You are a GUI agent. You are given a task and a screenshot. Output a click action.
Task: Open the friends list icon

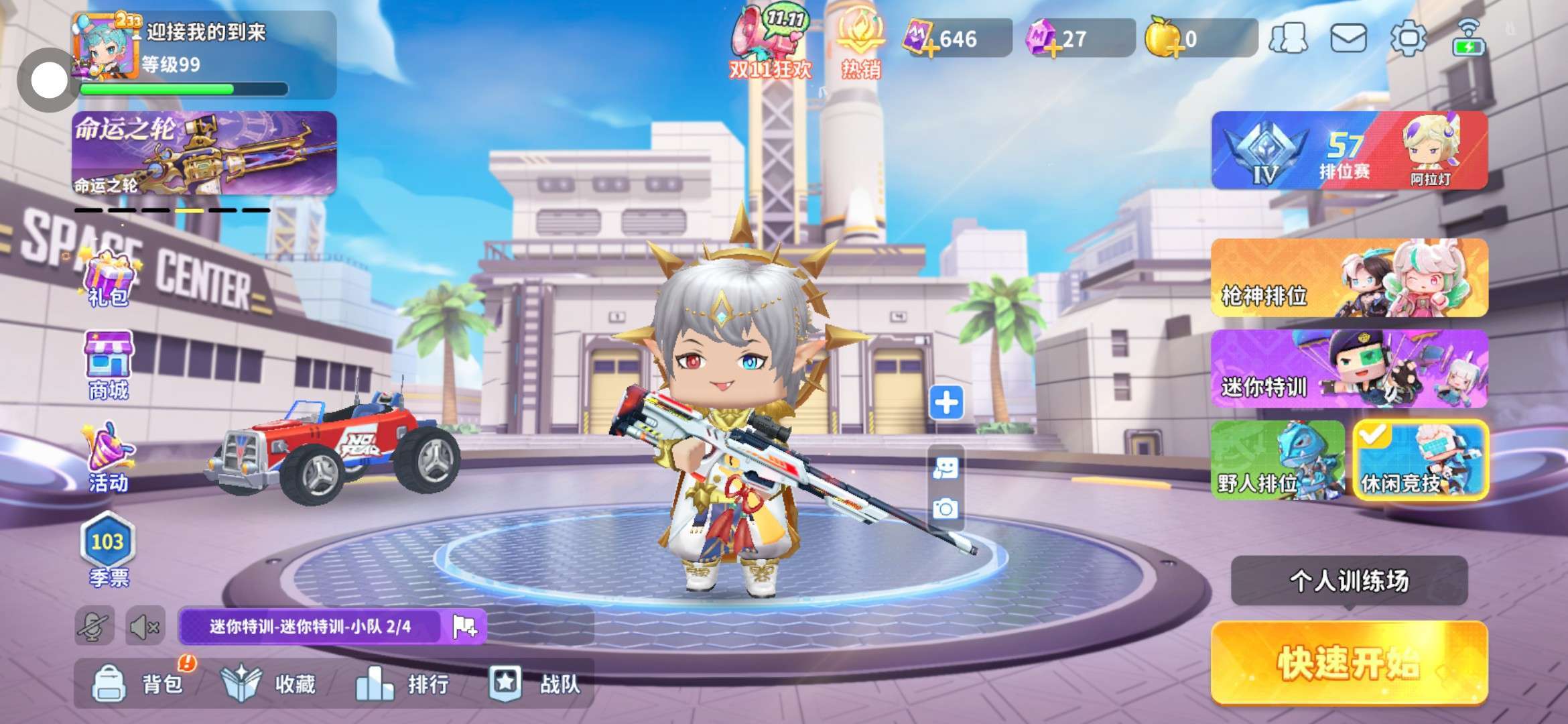1288,38
